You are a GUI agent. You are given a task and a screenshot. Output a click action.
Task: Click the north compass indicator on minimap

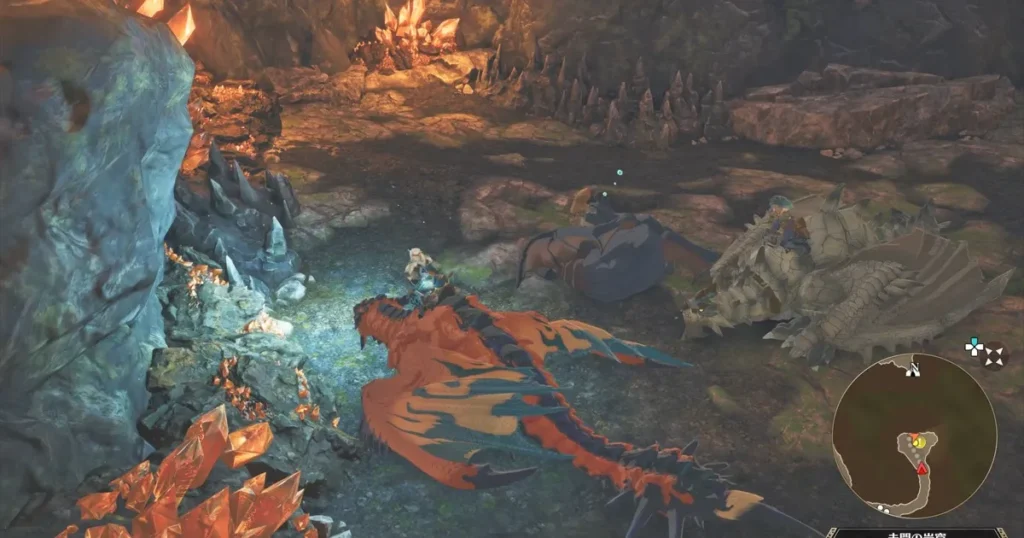click(x=912, y=368)
